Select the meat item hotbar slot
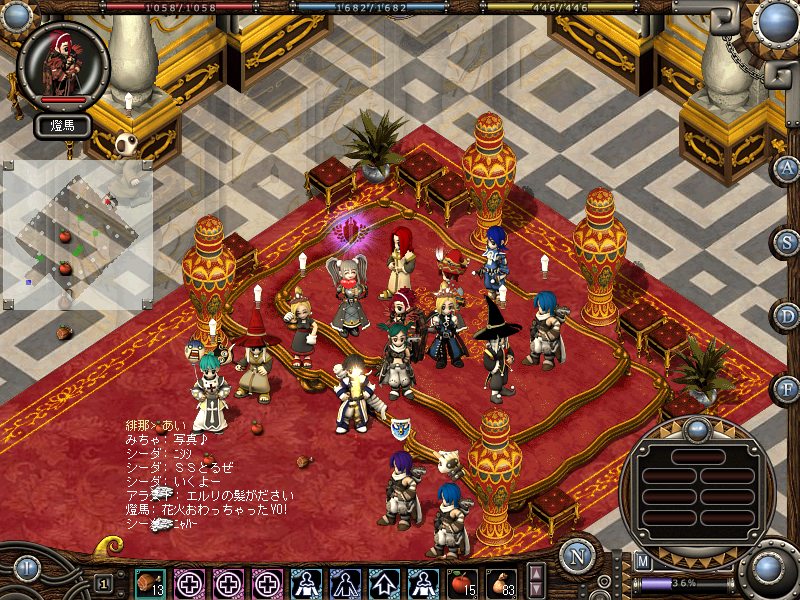 tap(150, 581)
